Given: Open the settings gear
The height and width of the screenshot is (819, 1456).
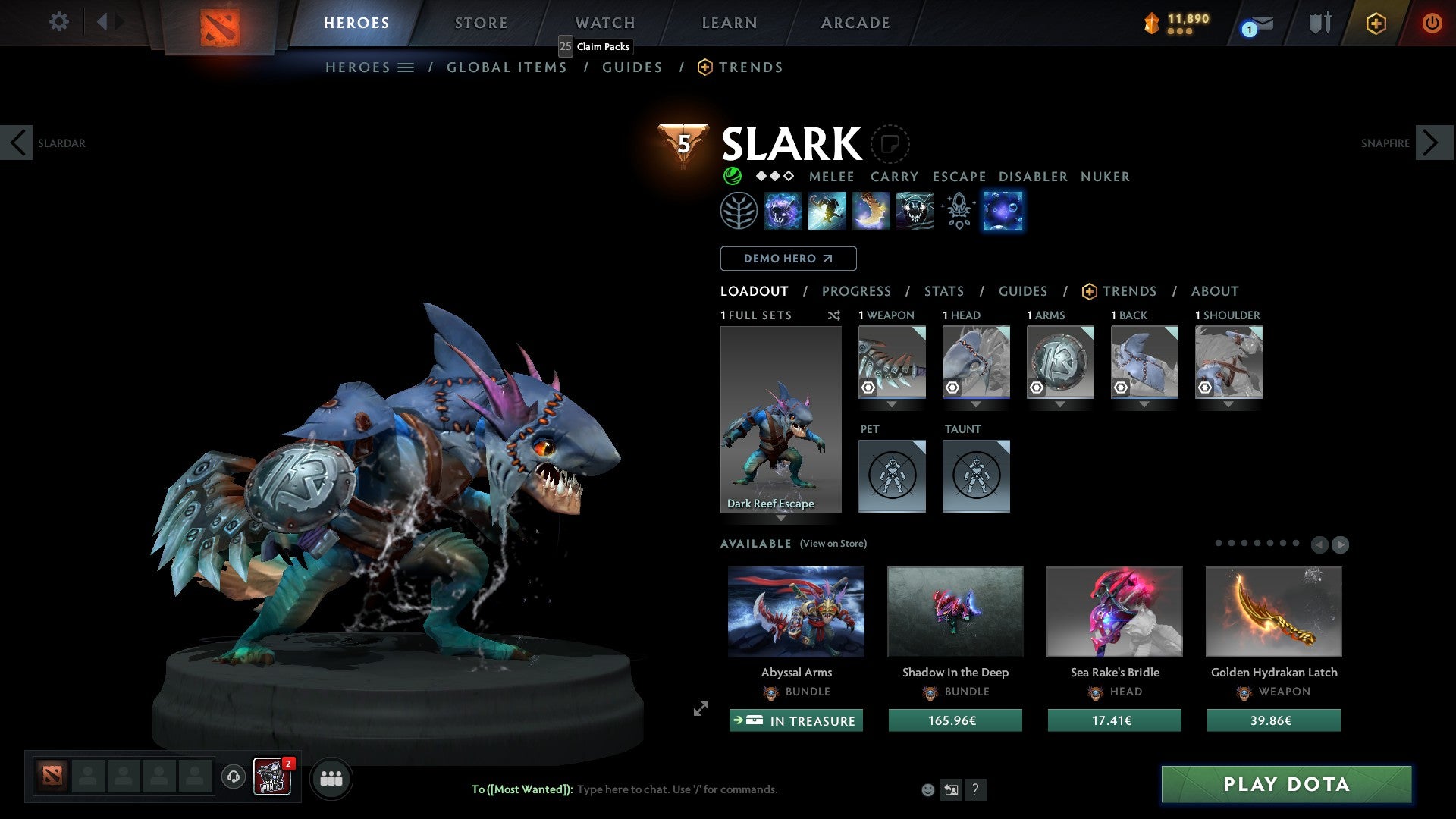Looking at the screenshot, I should click(58, 22).
